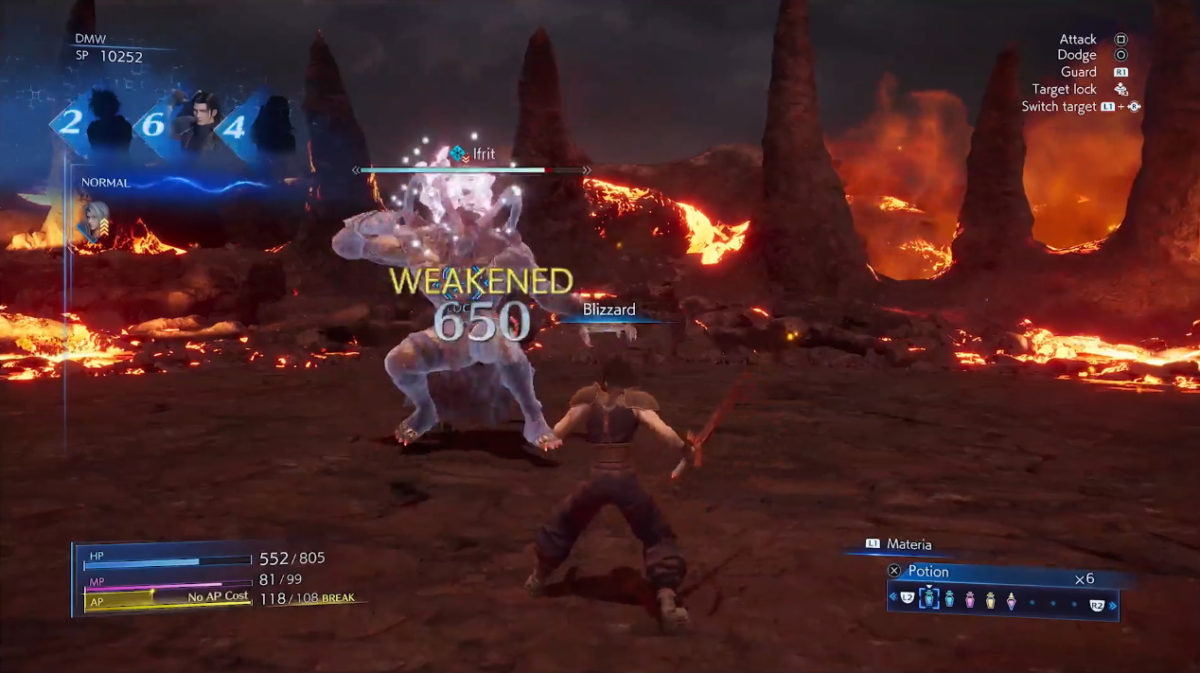
Task: Select the highlighted Potion item slot
Action: [928, 599]
